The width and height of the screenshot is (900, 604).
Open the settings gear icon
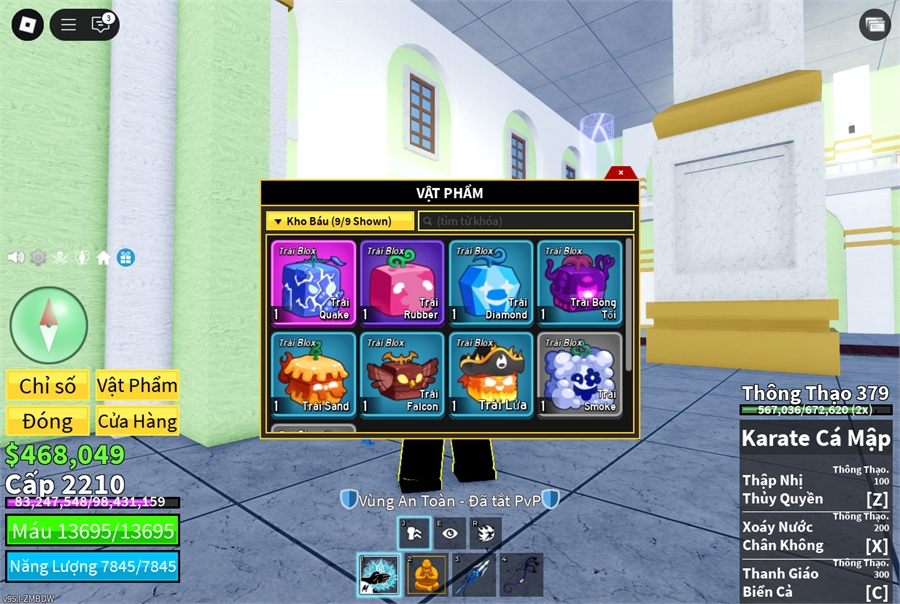pos(38,257)
